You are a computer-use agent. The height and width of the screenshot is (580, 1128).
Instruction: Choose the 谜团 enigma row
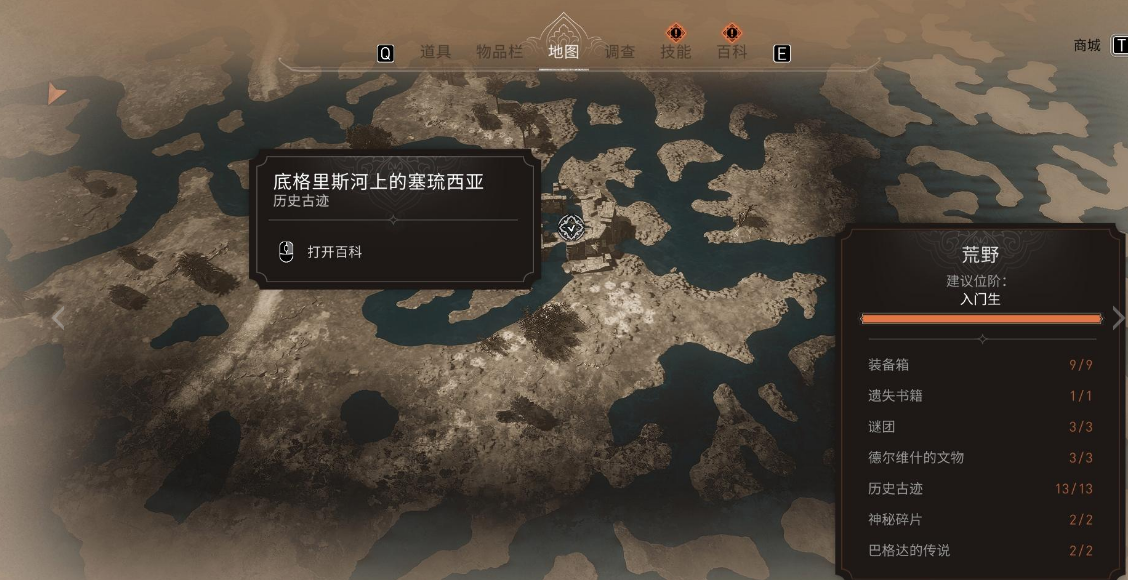click(980, 427)
